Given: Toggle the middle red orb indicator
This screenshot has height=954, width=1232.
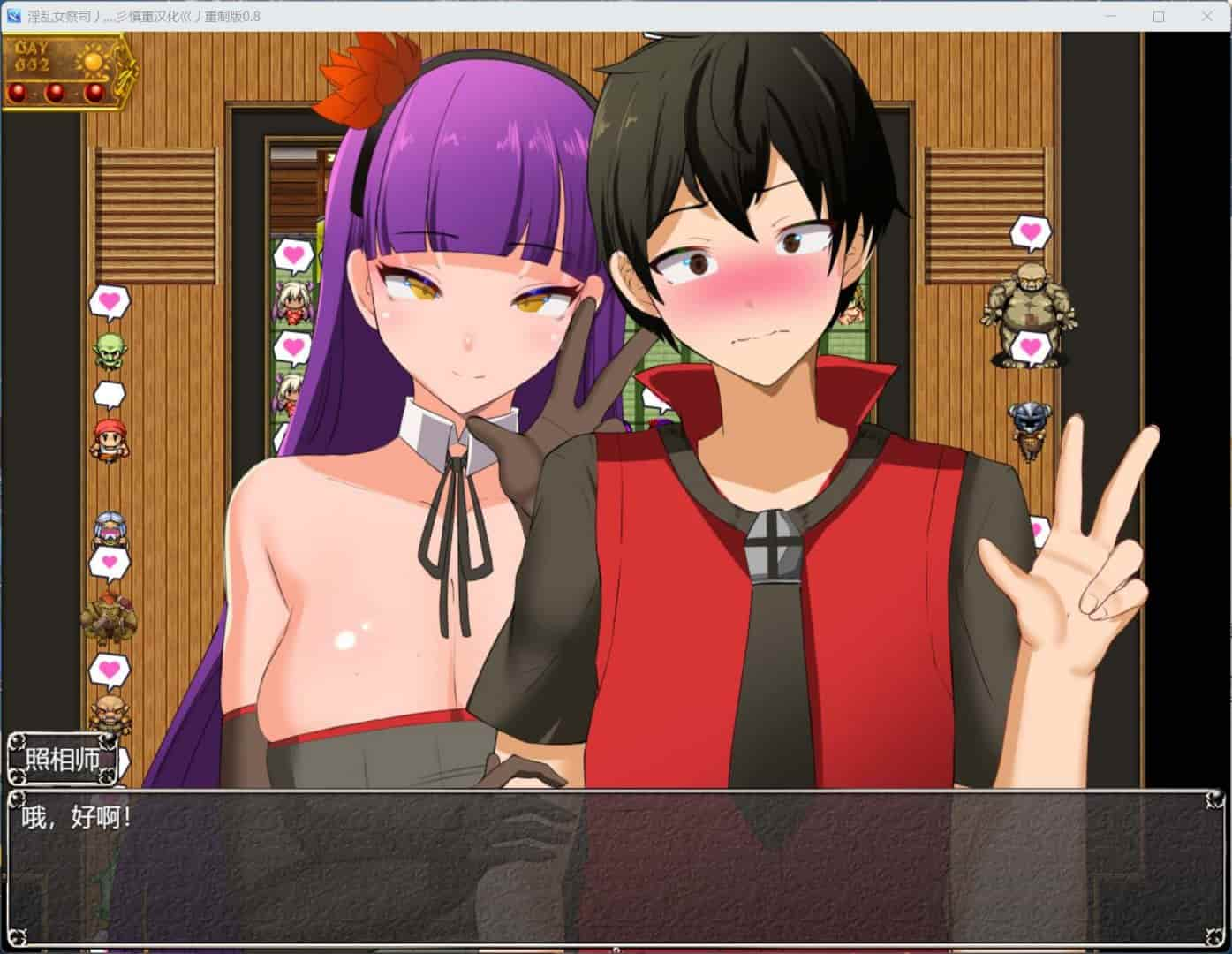Looking at the screenshot, I should [x=55, y=92].
